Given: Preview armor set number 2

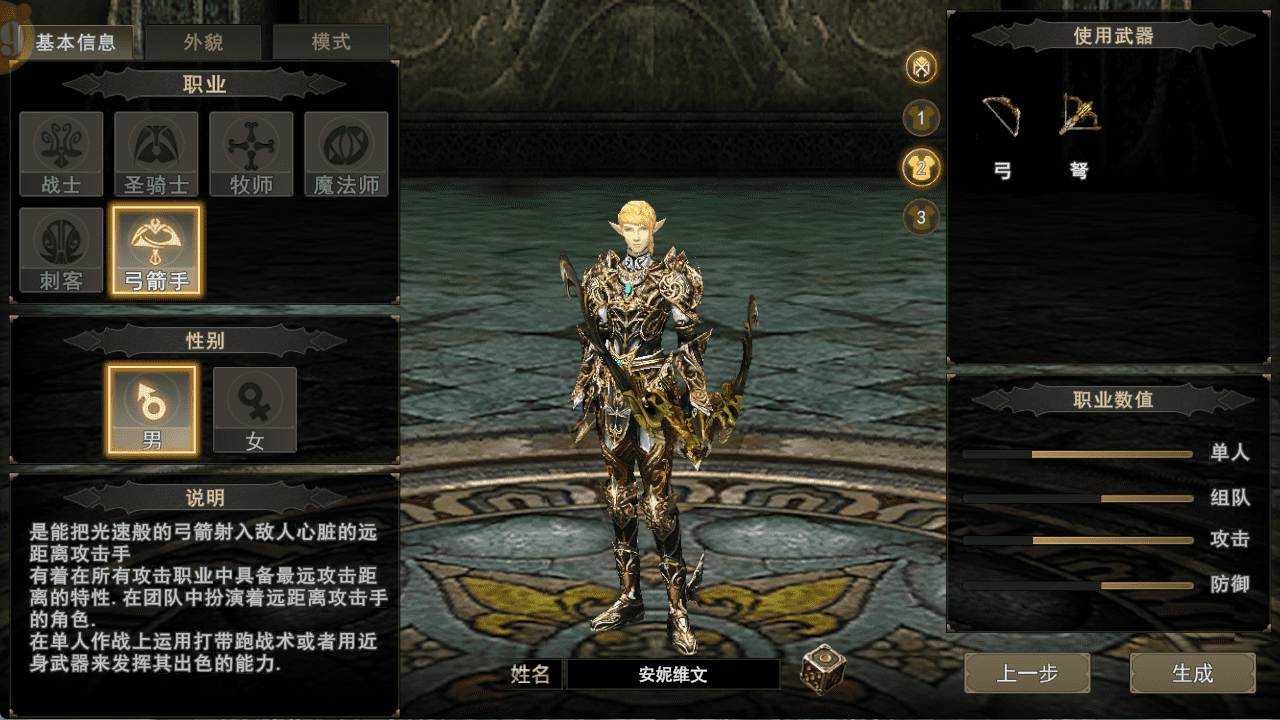Looking at the screenshot, I should (x=921, y=167).
